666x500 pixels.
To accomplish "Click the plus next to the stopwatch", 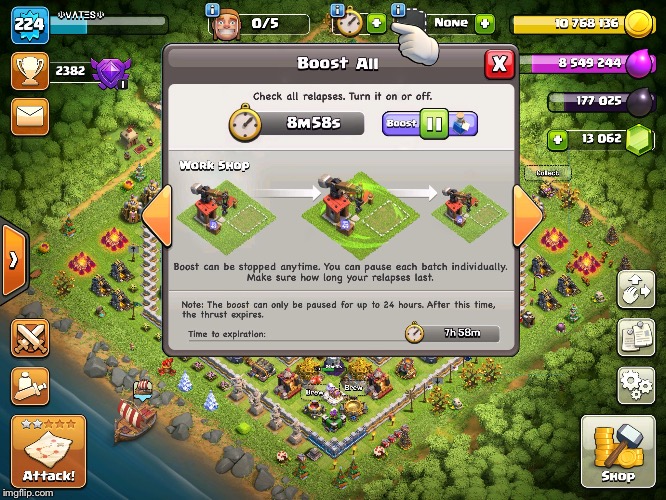I will click(376, 22).
